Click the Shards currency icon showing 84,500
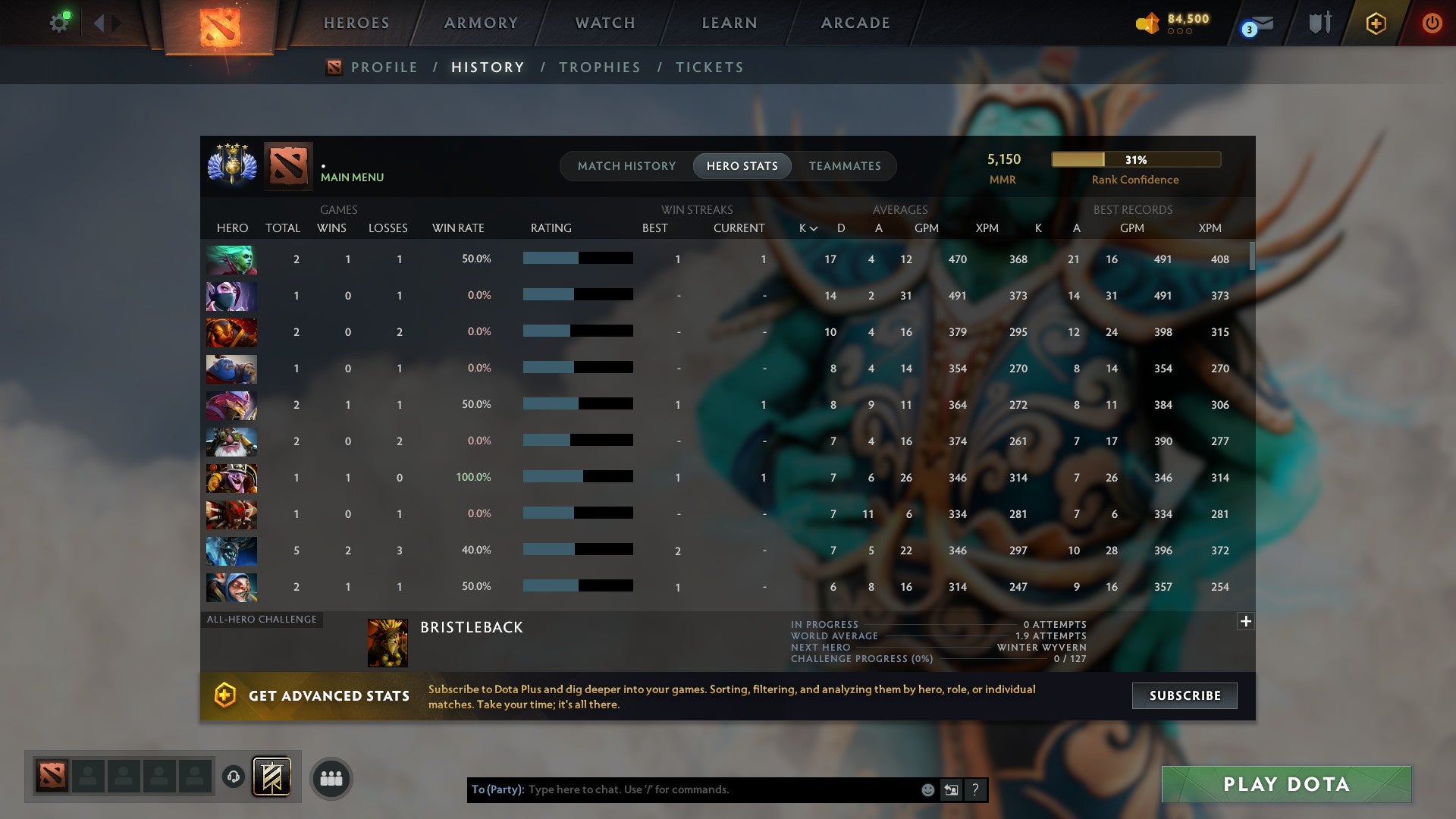 (1147, 23)
